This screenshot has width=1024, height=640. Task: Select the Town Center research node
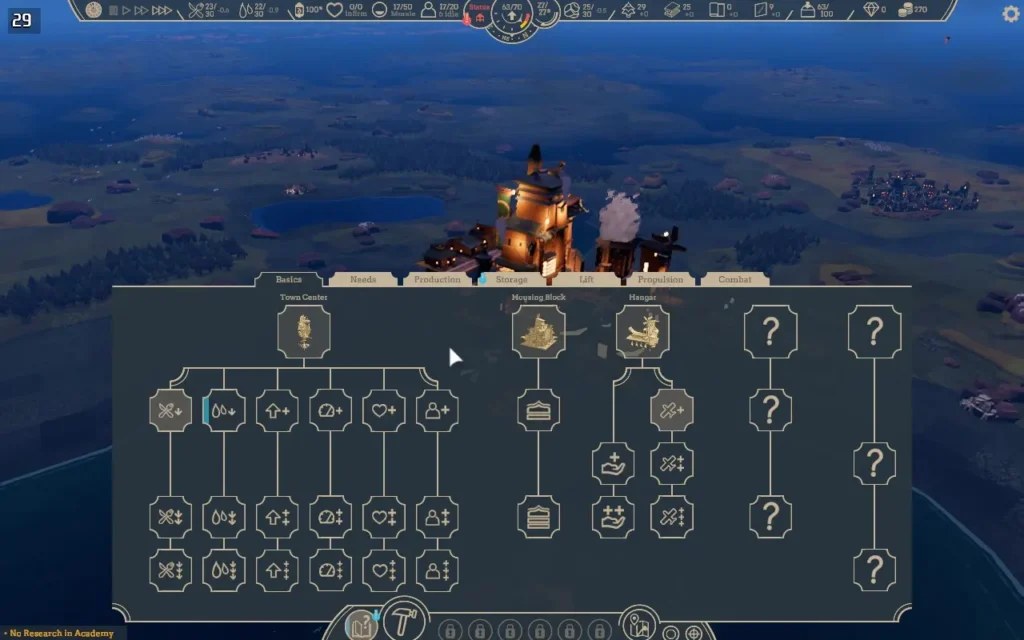303,332
